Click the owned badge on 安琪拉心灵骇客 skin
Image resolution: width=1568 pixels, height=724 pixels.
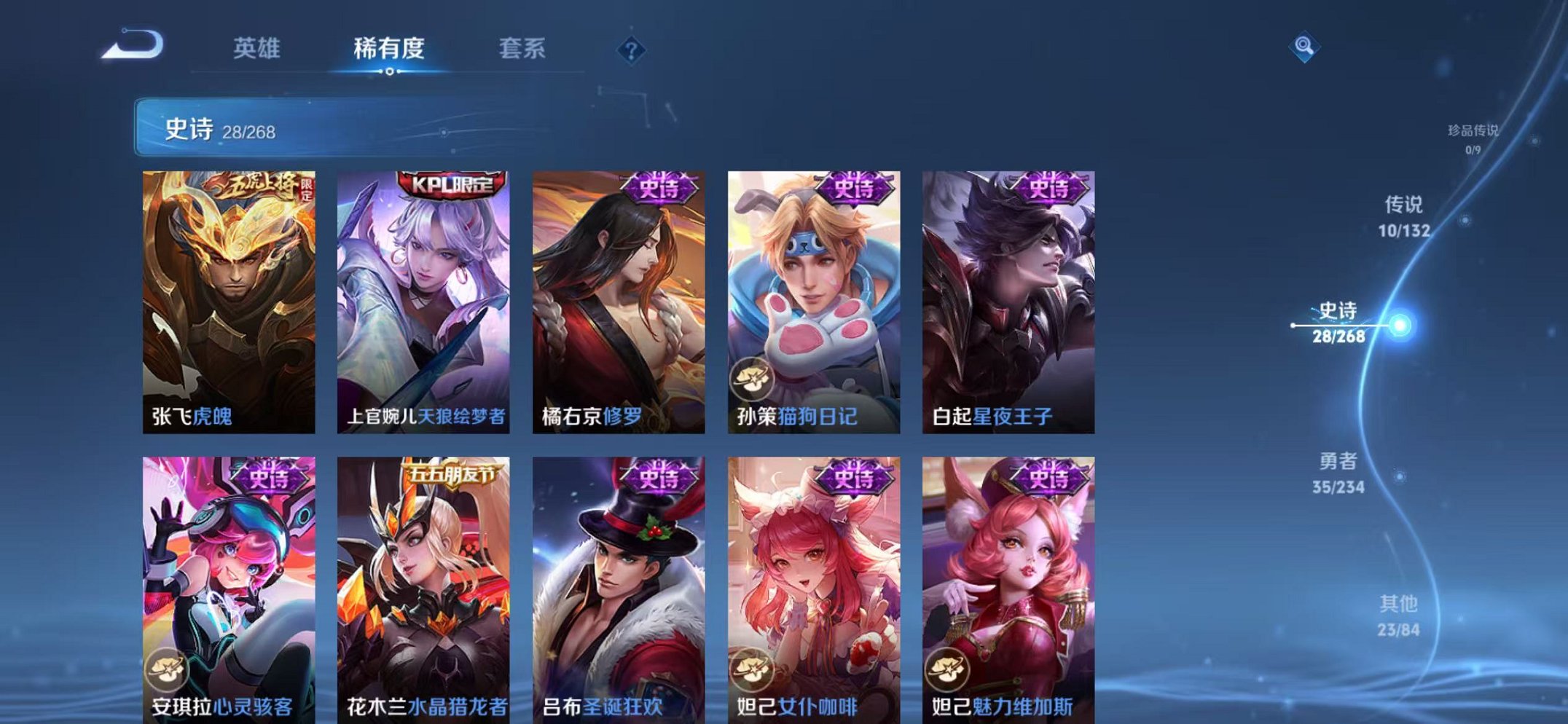pyautogui.click(x=169, y=666)
